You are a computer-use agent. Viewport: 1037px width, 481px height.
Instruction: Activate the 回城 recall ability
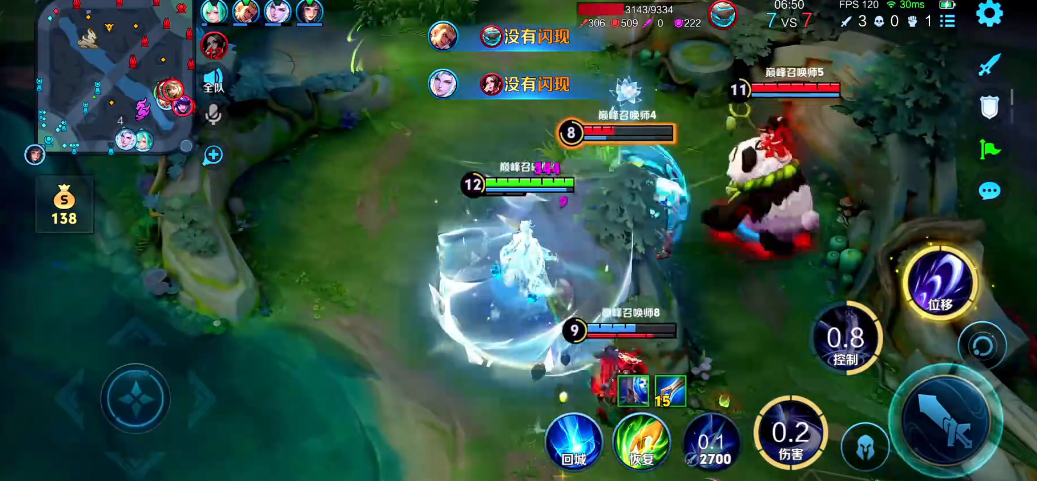pyautogui.click(x=573, y=440)
